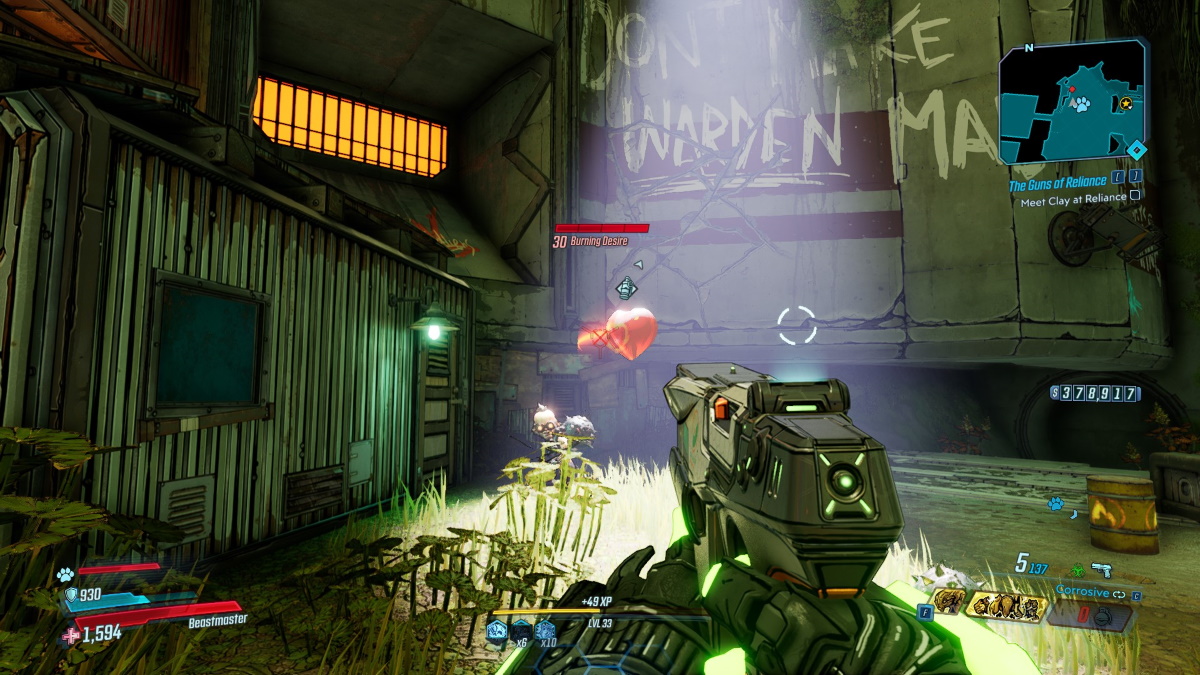Click the pistol weapon type icon
This screenshot has height=675, width=1200.
pyautogui.click(x=1102, y=569)
